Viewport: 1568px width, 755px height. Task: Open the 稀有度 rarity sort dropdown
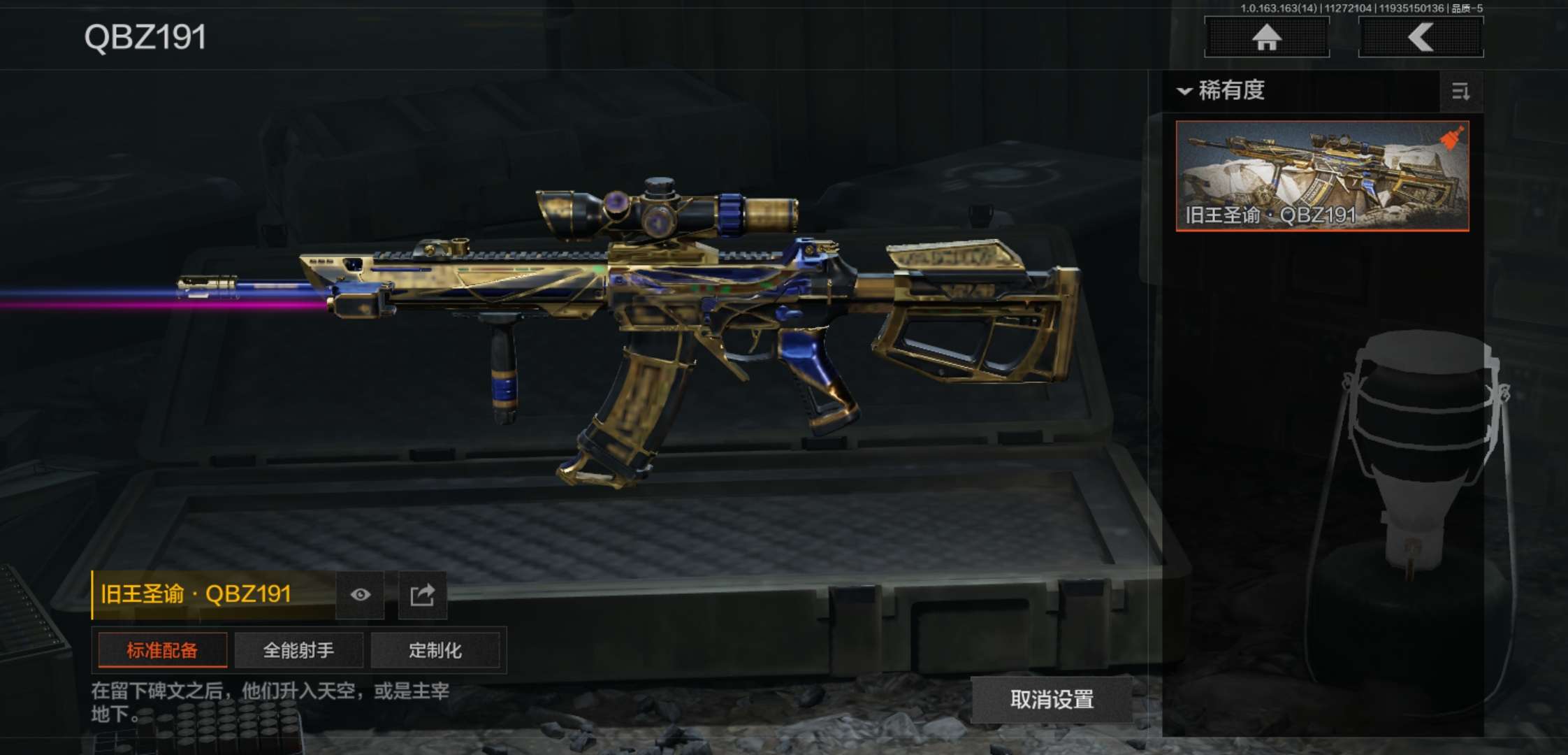[1223, 91]
